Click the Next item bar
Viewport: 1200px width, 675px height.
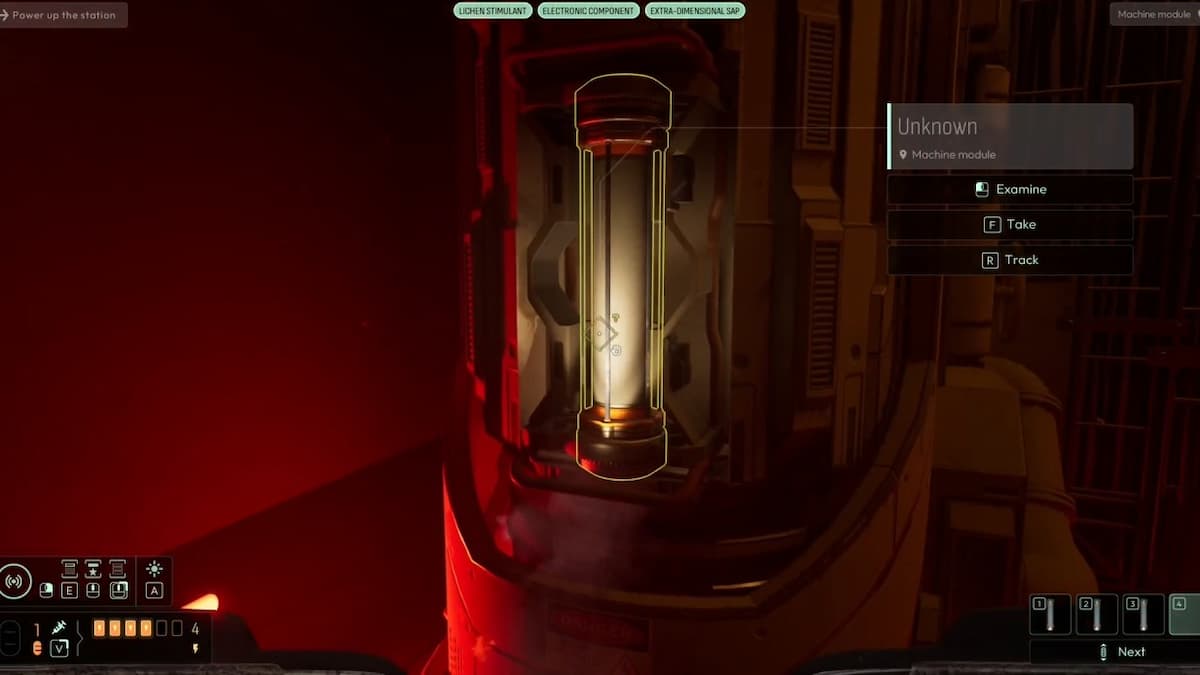pos(1115,652)
